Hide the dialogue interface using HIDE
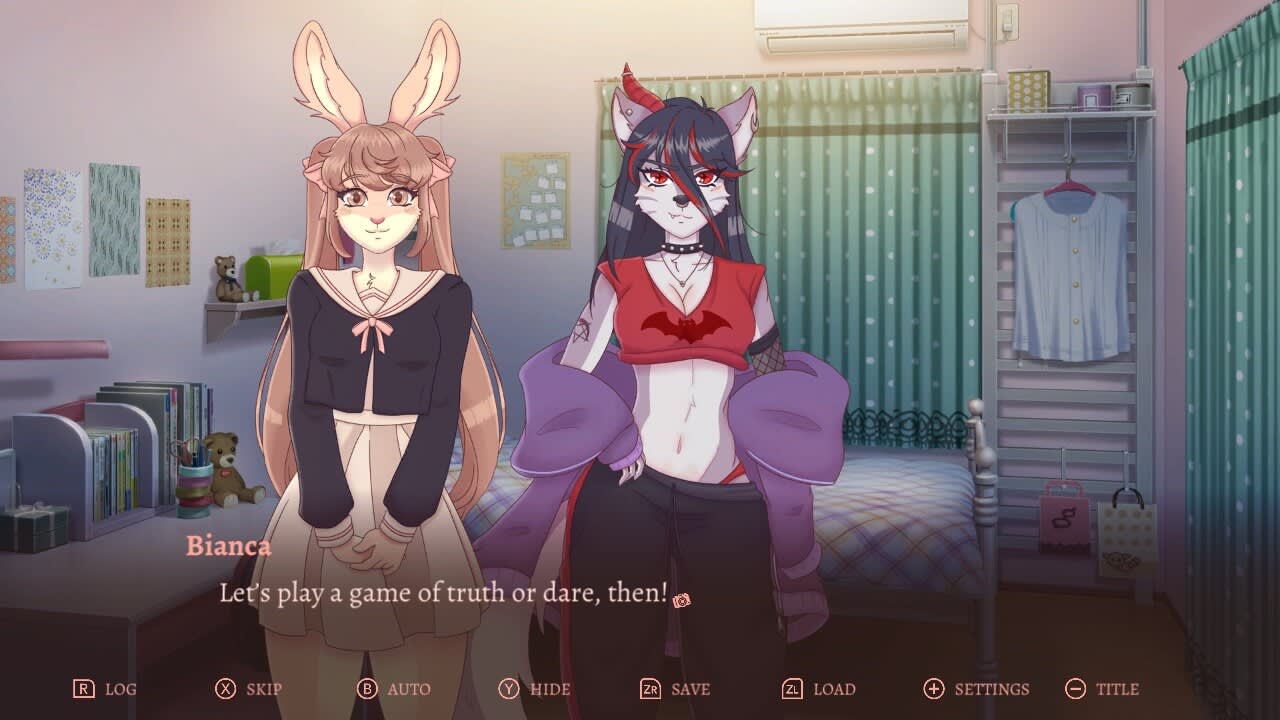The width and height of the screenshot is (1280, 720). tap(545, 689)
